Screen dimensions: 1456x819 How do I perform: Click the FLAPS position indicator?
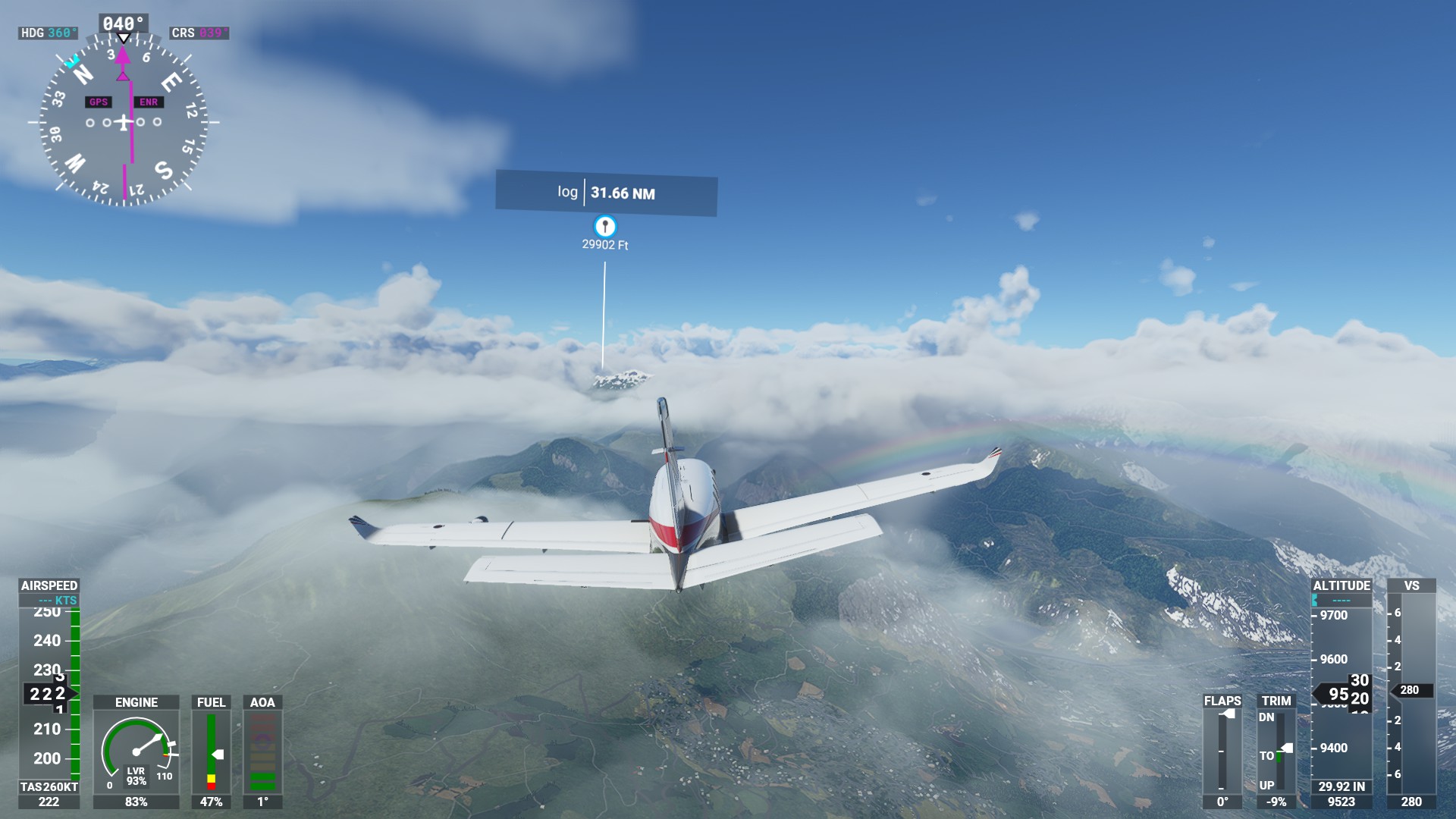1222,751
